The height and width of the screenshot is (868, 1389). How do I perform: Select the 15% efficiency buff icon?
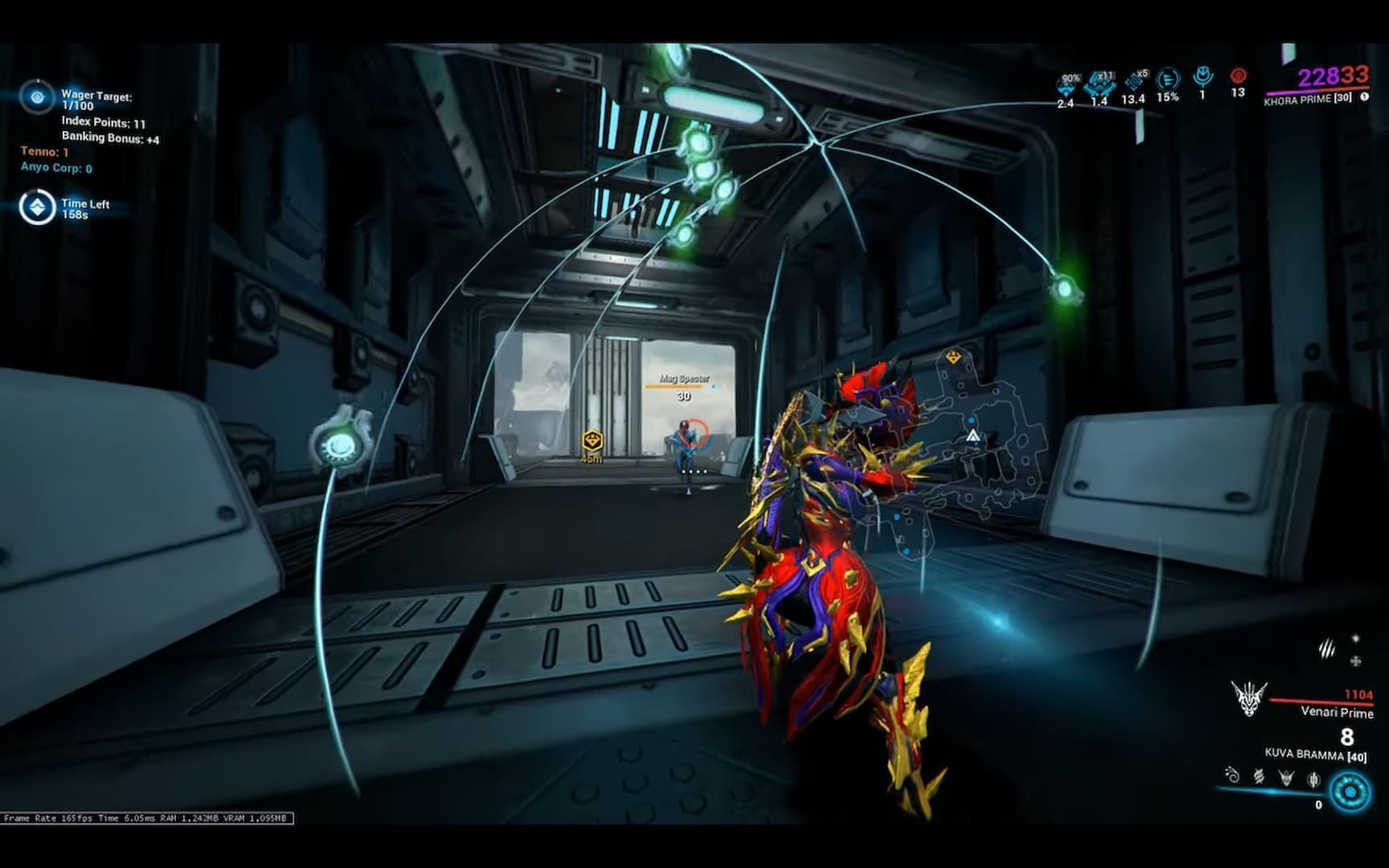[x=1167, y=79]
